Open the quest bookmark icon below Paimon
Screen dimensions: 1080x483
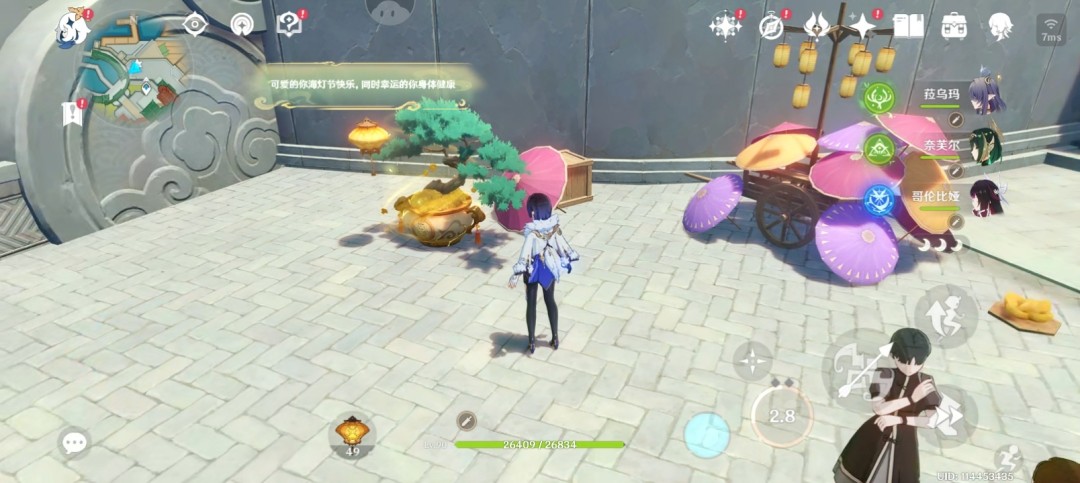pyautogui.click(x=72, y=113)
